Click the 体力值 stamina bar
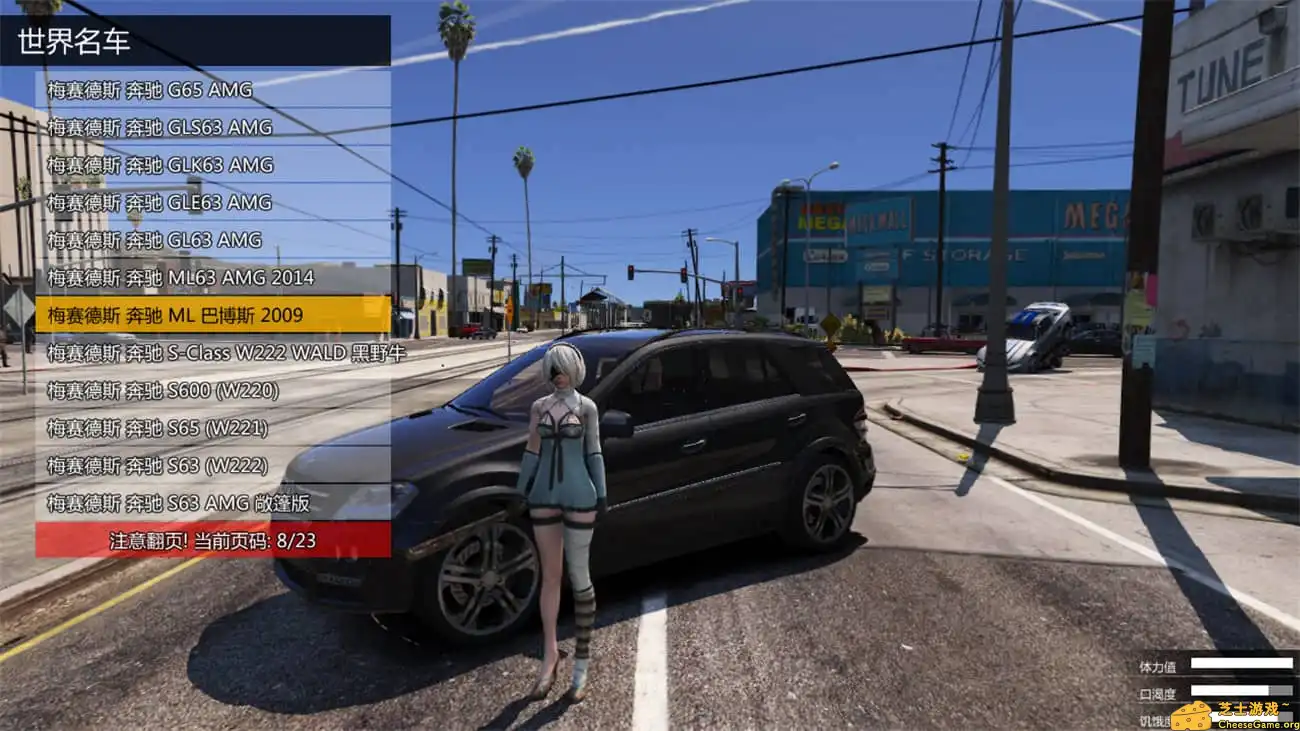Viewport: 1300px width, 731px height. (1240, 665)
